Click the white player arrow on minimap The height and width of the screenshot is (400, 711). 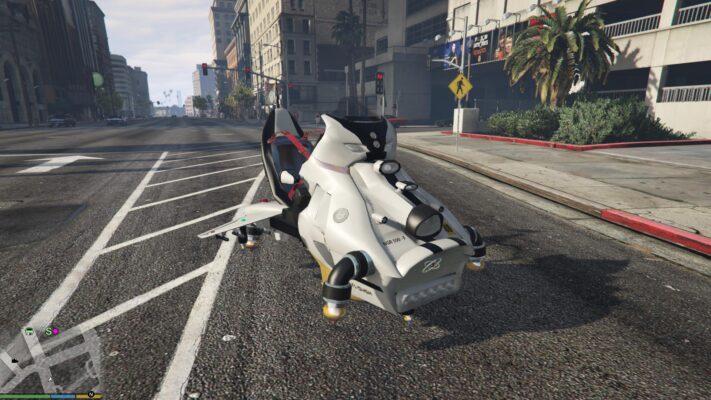pos(50,379)
